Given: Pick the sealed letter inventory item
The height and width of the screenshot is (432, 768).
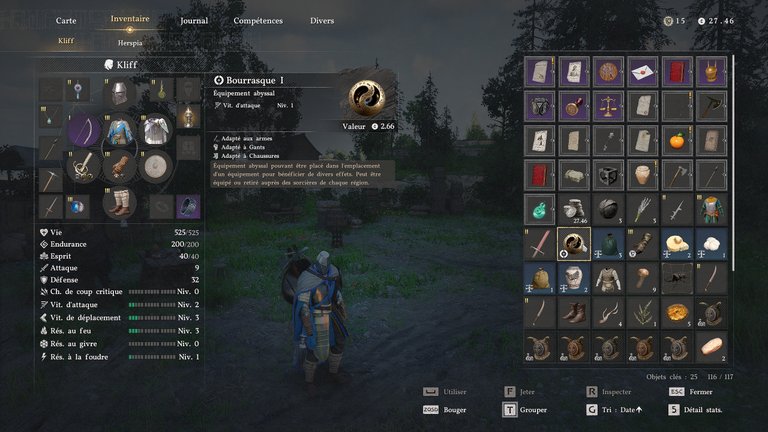Looking at the screenshot, I should tap(641, 71).
